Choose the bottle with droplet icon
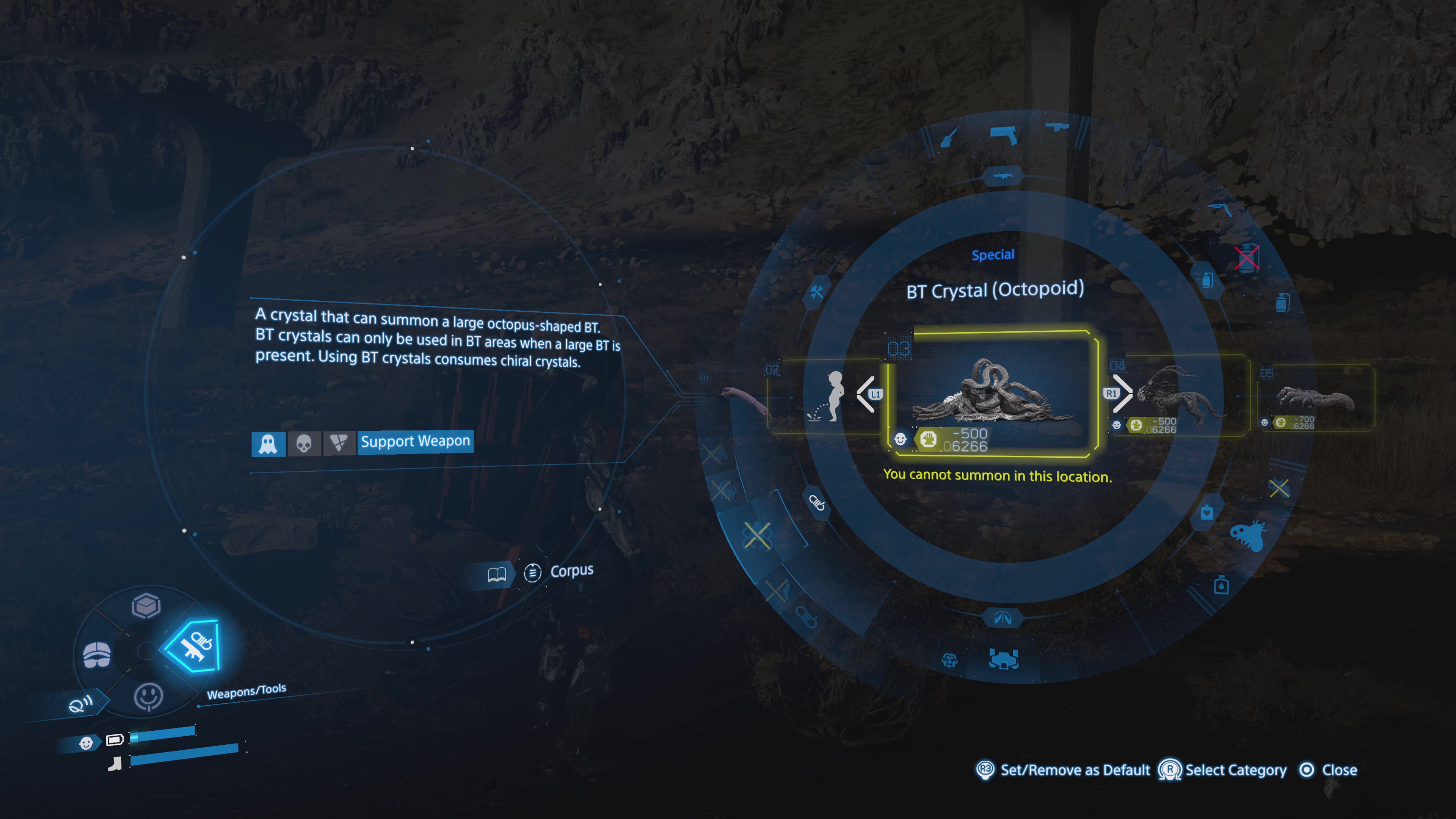Screen dimensions: 1456x819 pos(1221,585)
